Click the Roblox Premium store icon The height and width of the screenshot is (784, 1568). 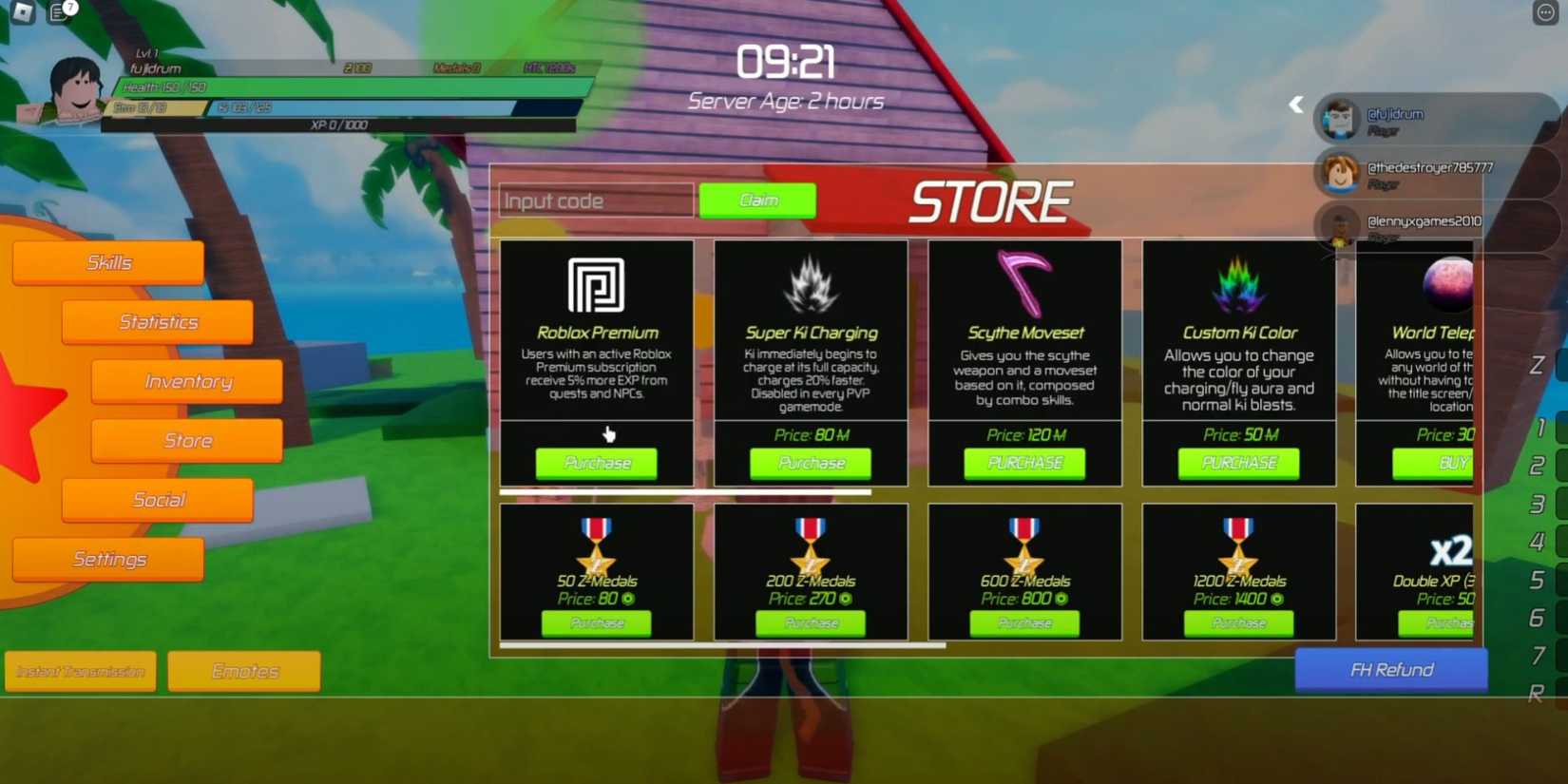[596, 285]
